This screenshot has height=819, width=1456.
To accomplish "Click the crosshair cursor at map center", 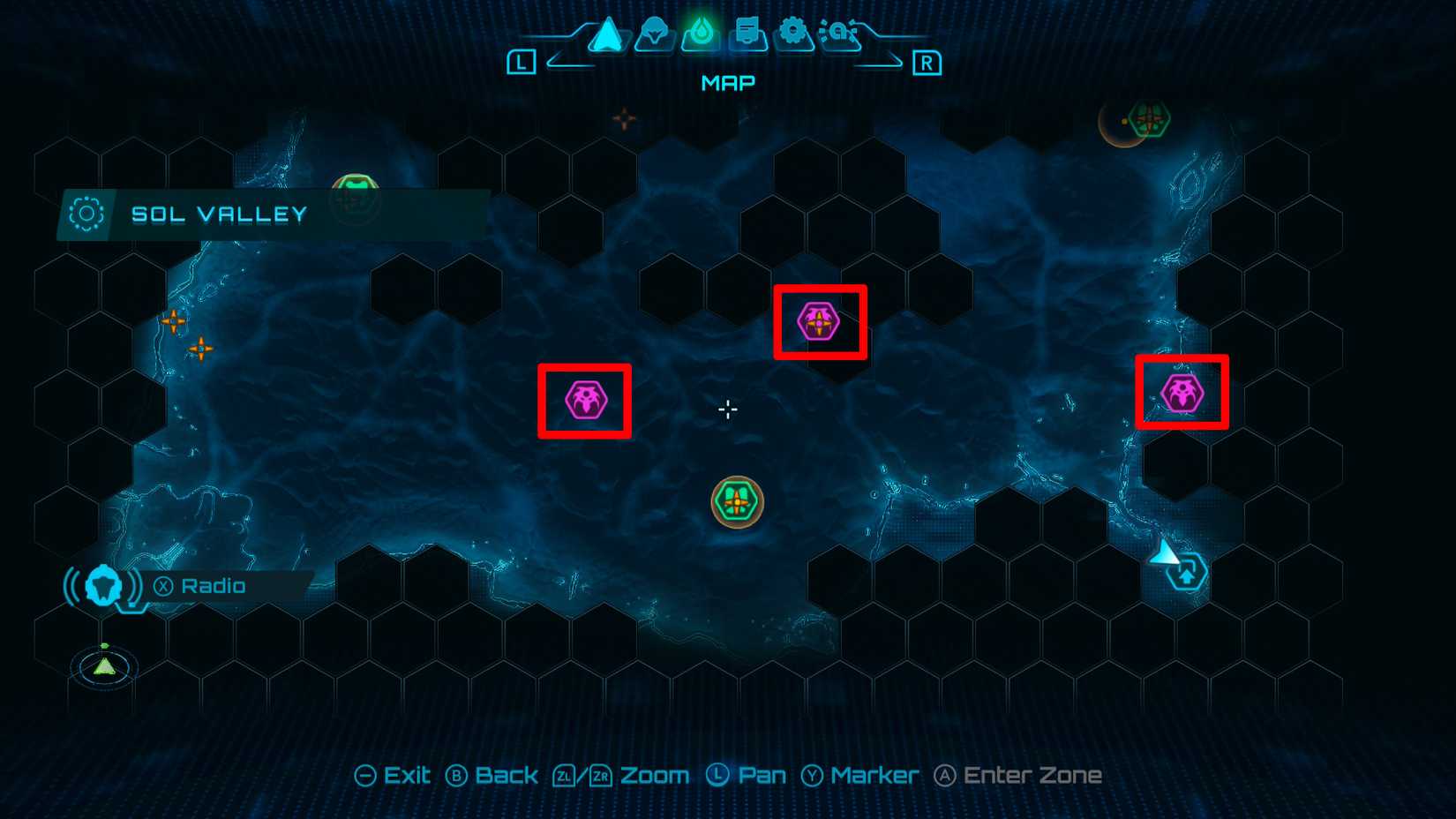I will pyautogui.click(x=727, y=409).
